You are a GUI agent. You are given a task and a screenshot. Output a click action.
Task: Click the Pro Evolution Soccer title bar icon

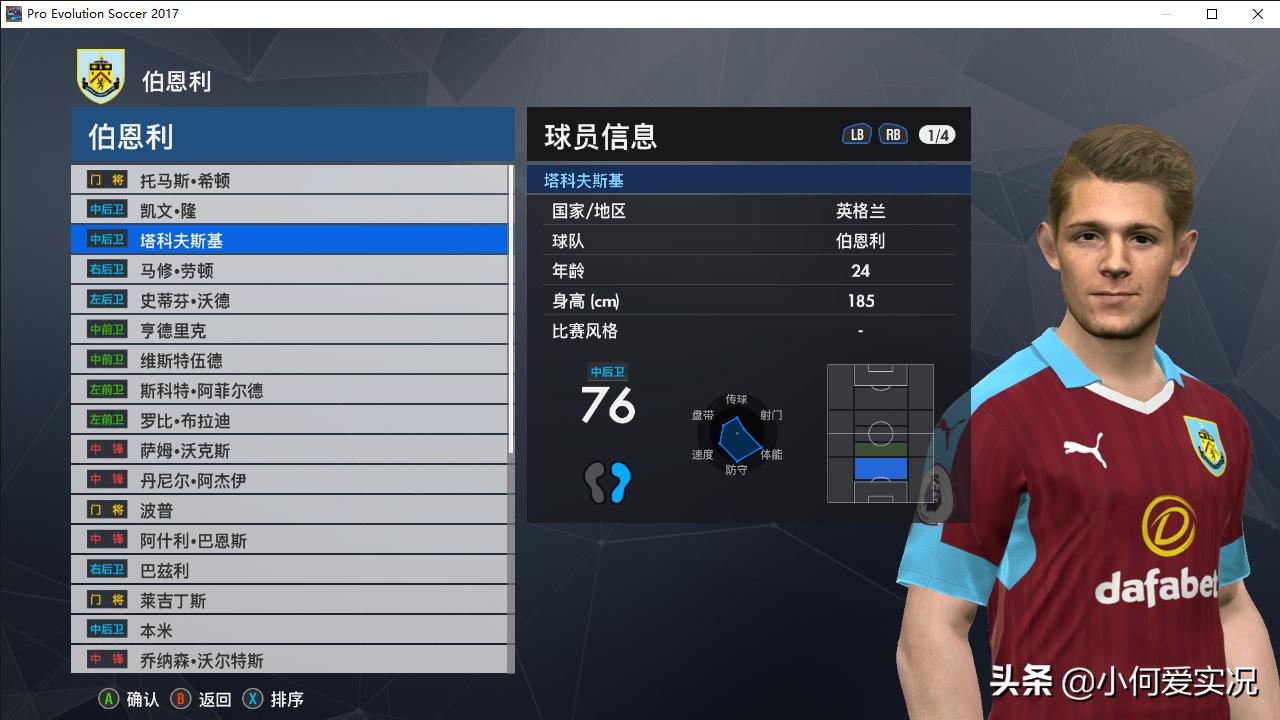pos(12,14)
